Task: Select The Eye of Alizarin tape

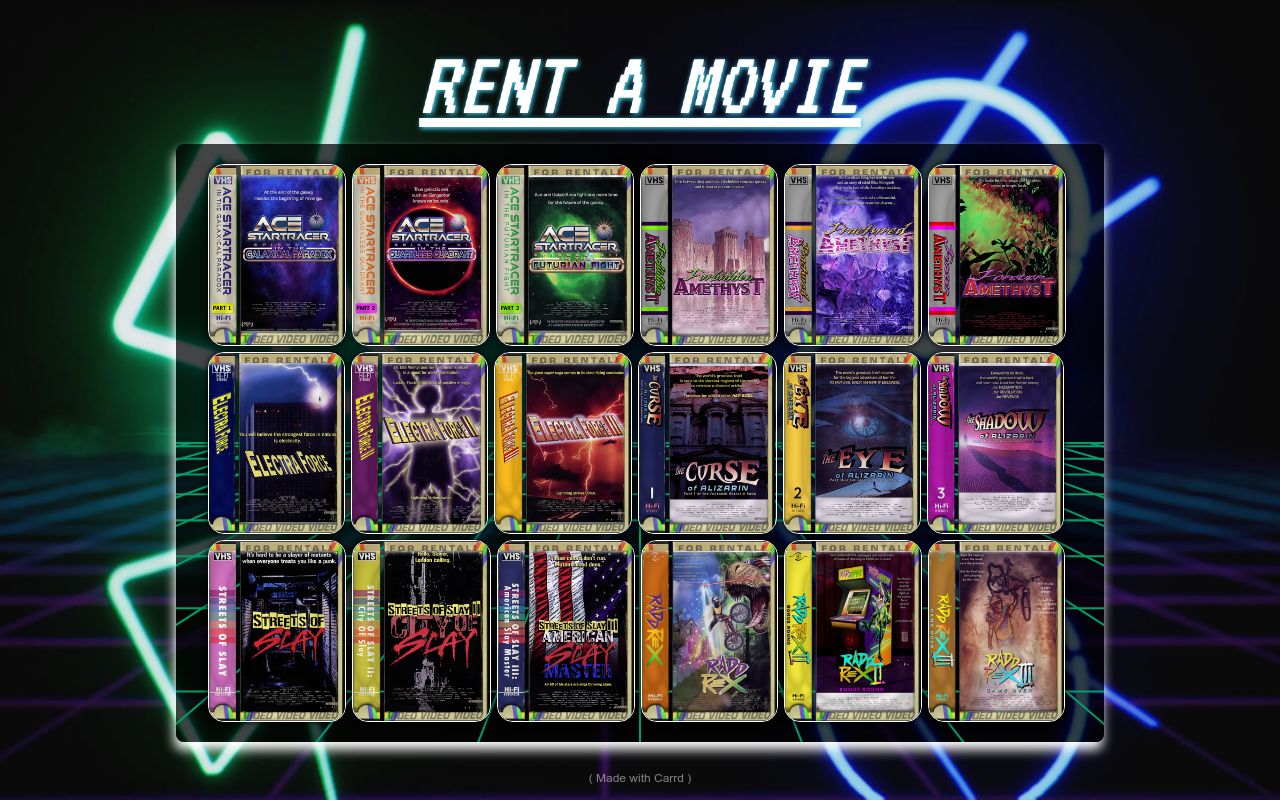Action: [x=852, y=442]
